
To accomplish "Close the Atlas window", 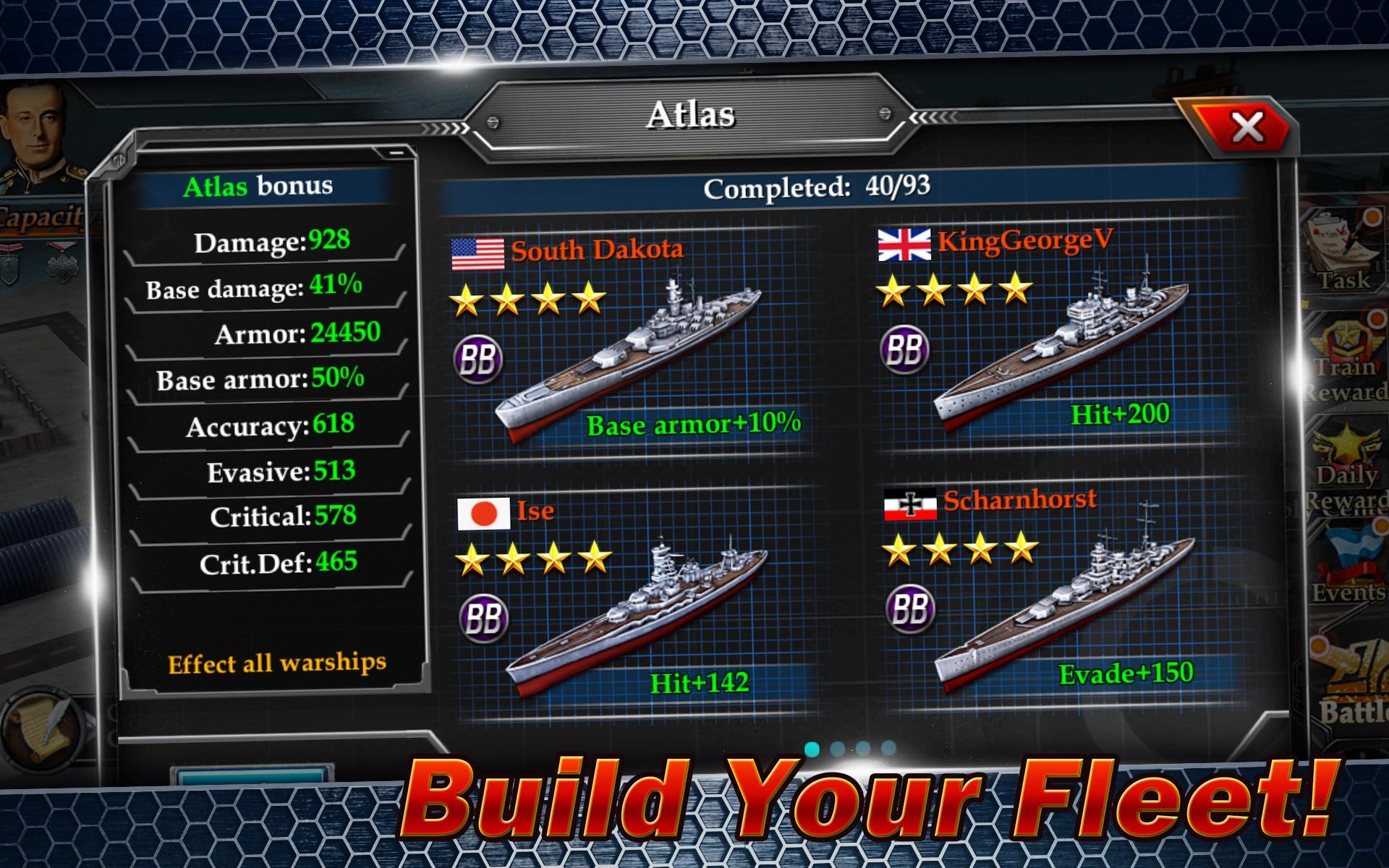I will 1248,125.
